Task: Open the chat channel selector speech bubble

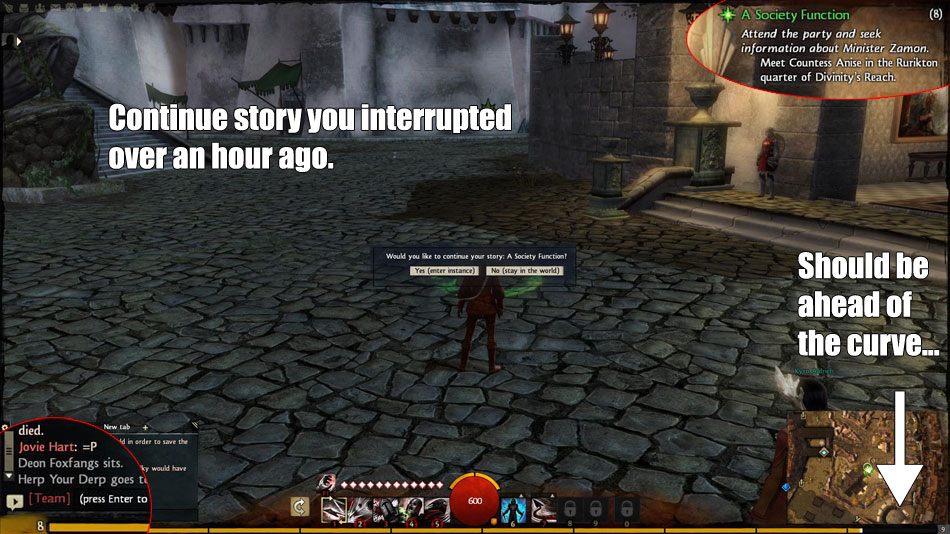Action: 14,500
